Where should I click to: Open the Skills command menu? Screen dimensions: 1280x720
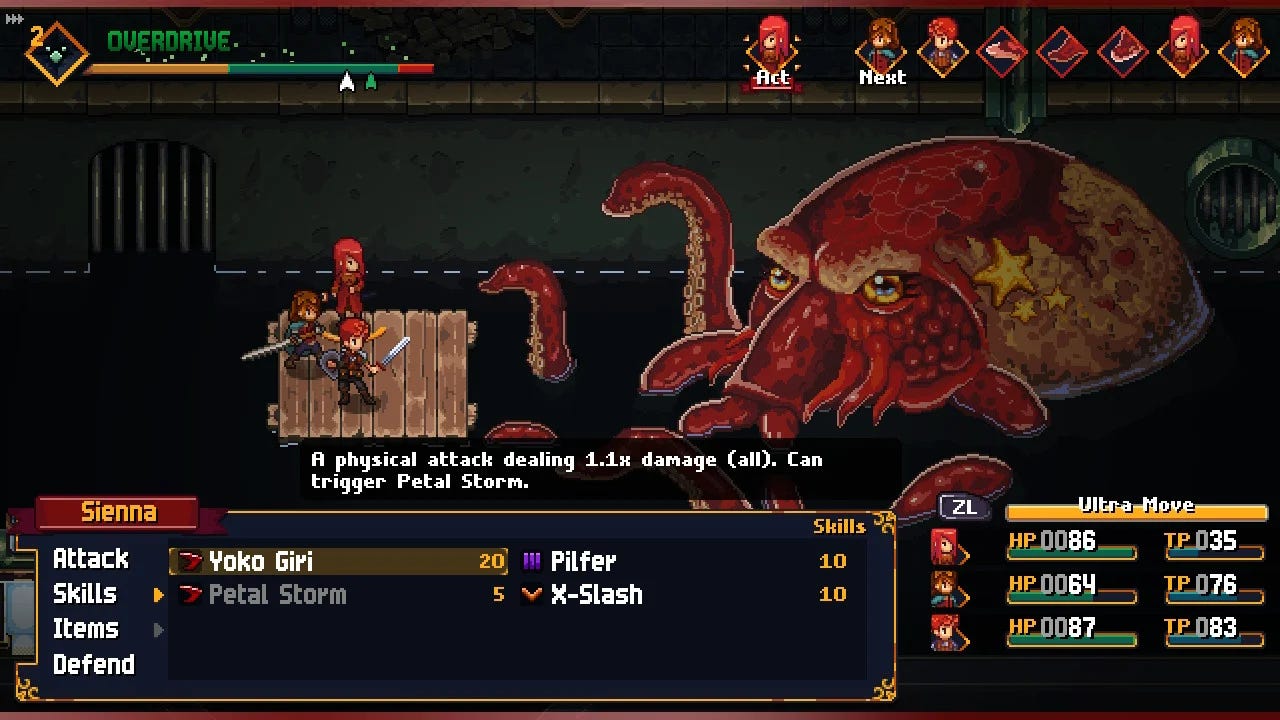pos(85,594)
